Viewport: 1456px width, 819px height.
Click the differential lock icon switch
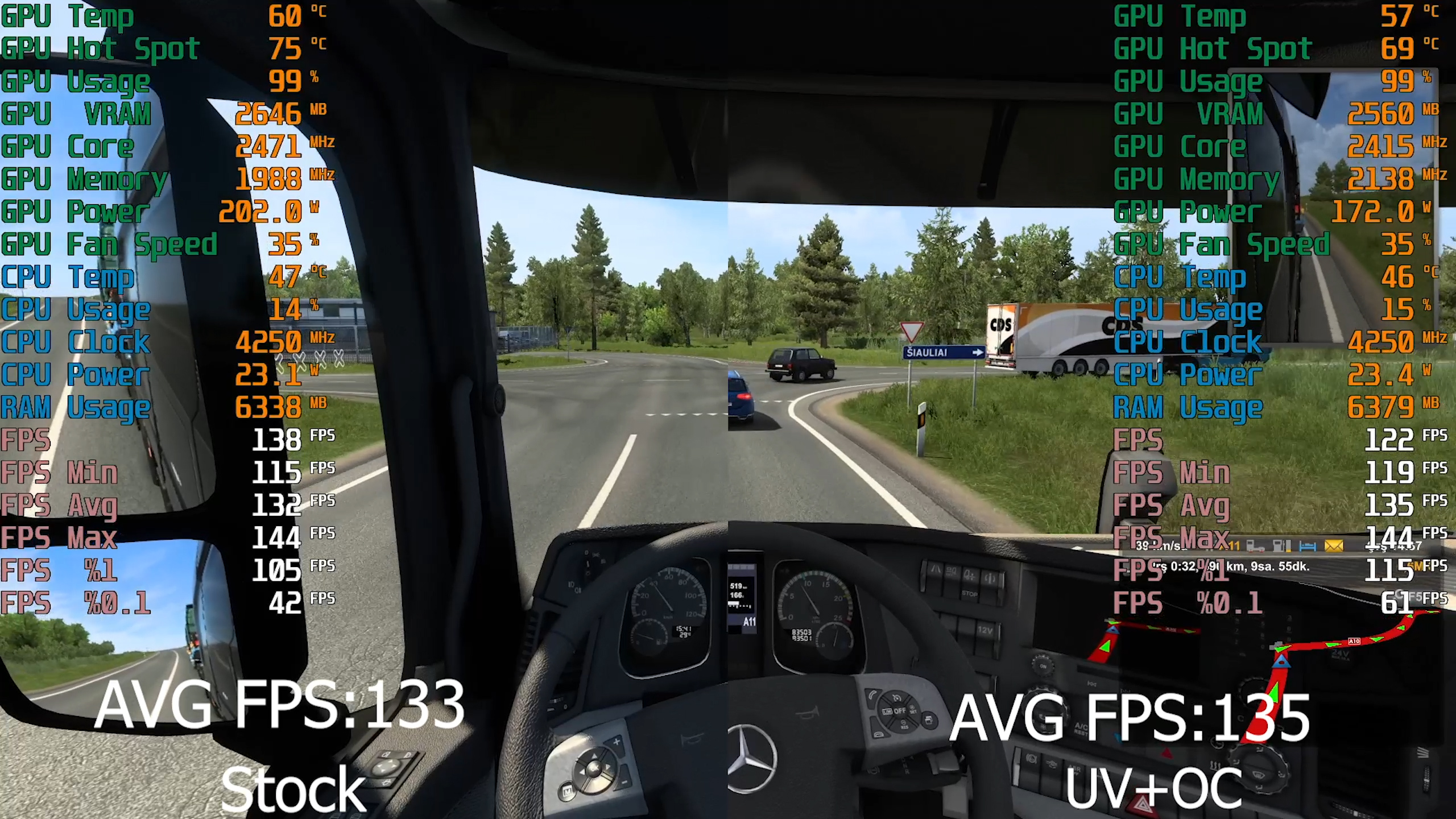click(990, 578)
